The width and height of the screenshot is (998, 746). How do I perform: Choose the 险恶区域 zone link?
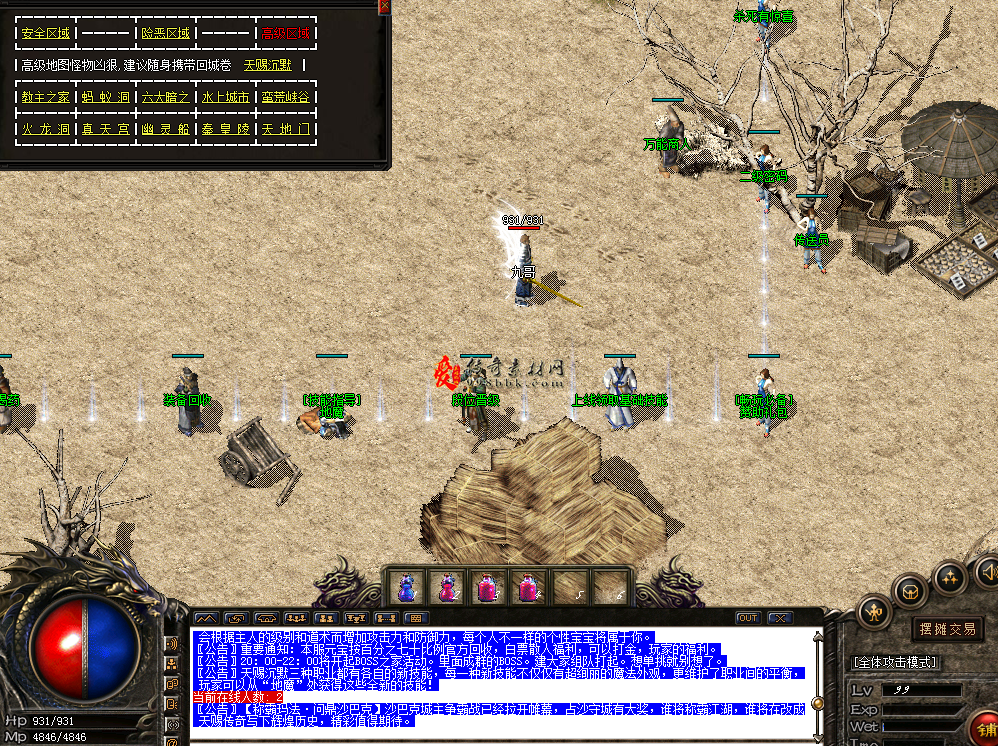tap(165, 33)
